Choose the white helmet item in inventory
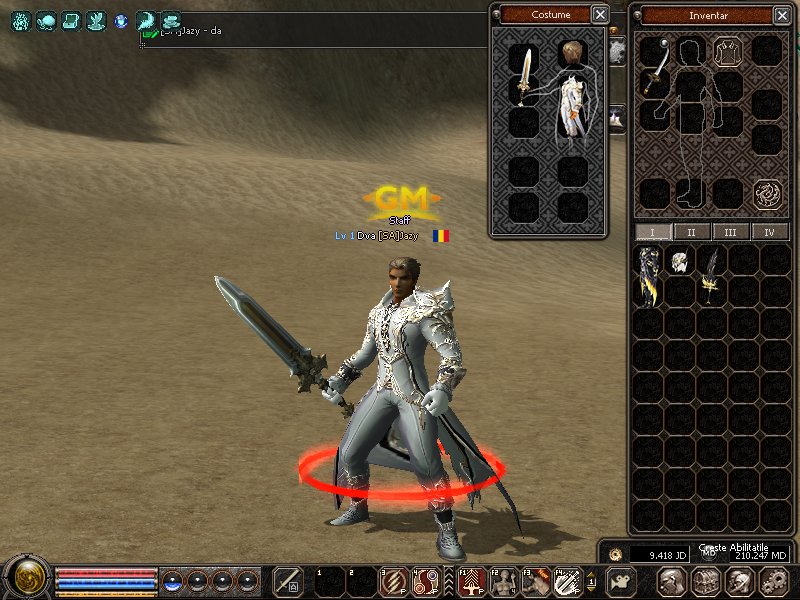 coord(681,262)
